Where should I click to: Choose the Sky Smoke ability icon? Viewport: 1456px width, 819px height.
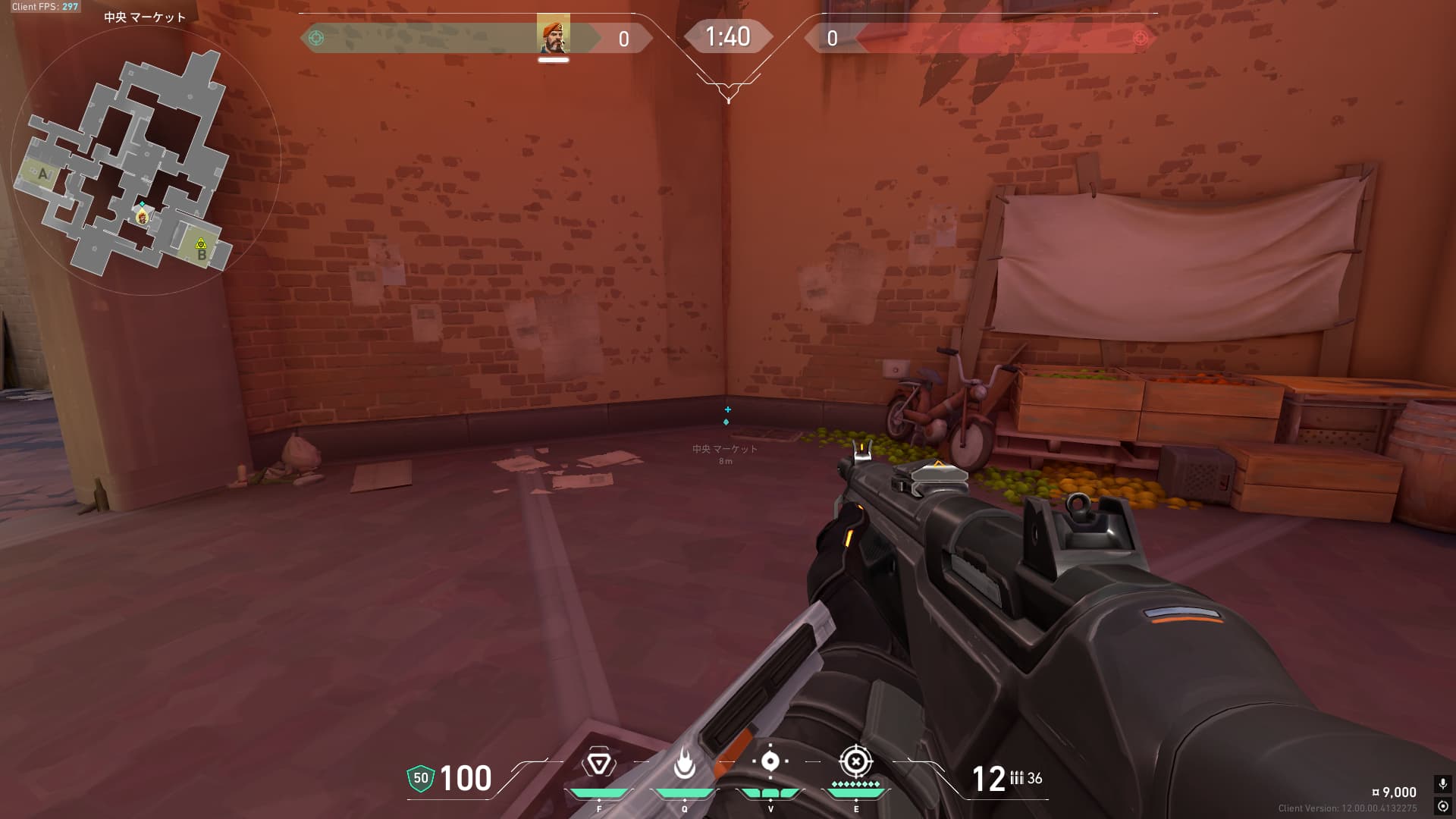pos(770,761)
